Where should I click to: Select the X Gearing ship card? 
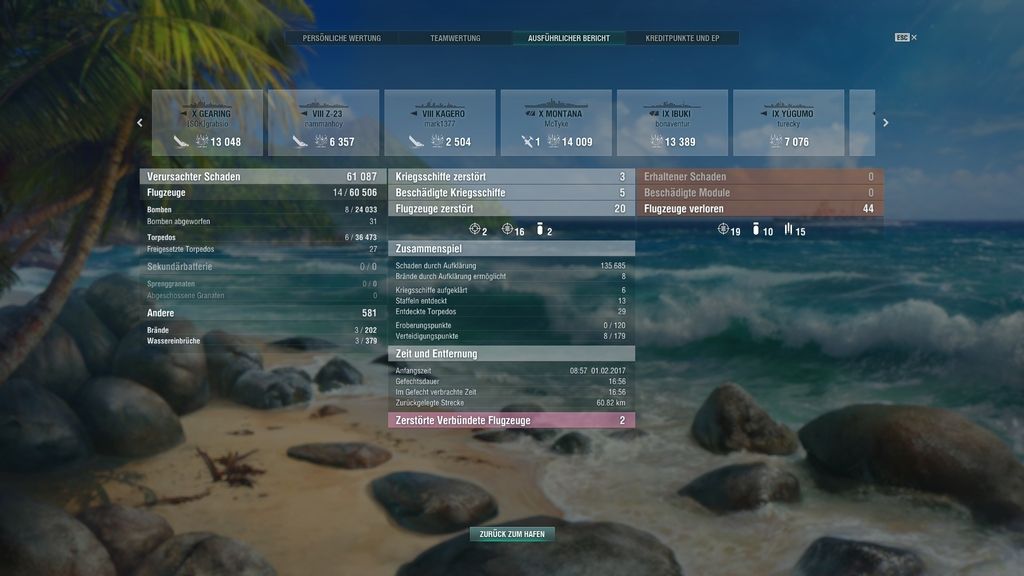tap(207, 123)
